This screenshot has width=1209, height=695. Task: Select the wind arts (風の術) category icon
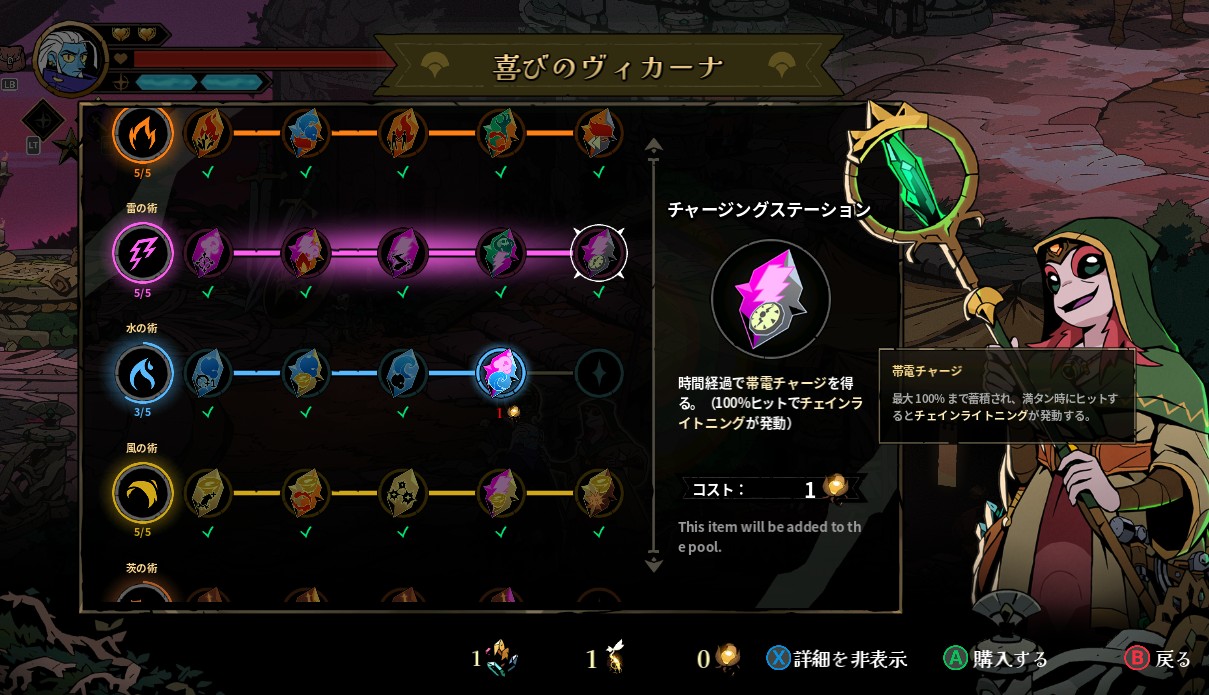coord(143,492)
